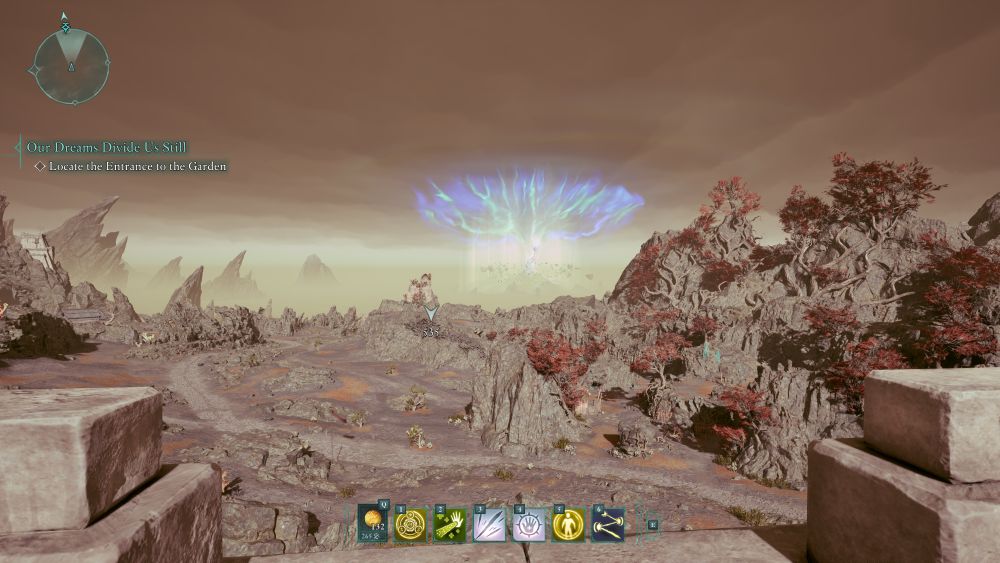Screen dimensions: 1000x563
Task: Activate the golden concentric rings ability
Action: point(410,524)
